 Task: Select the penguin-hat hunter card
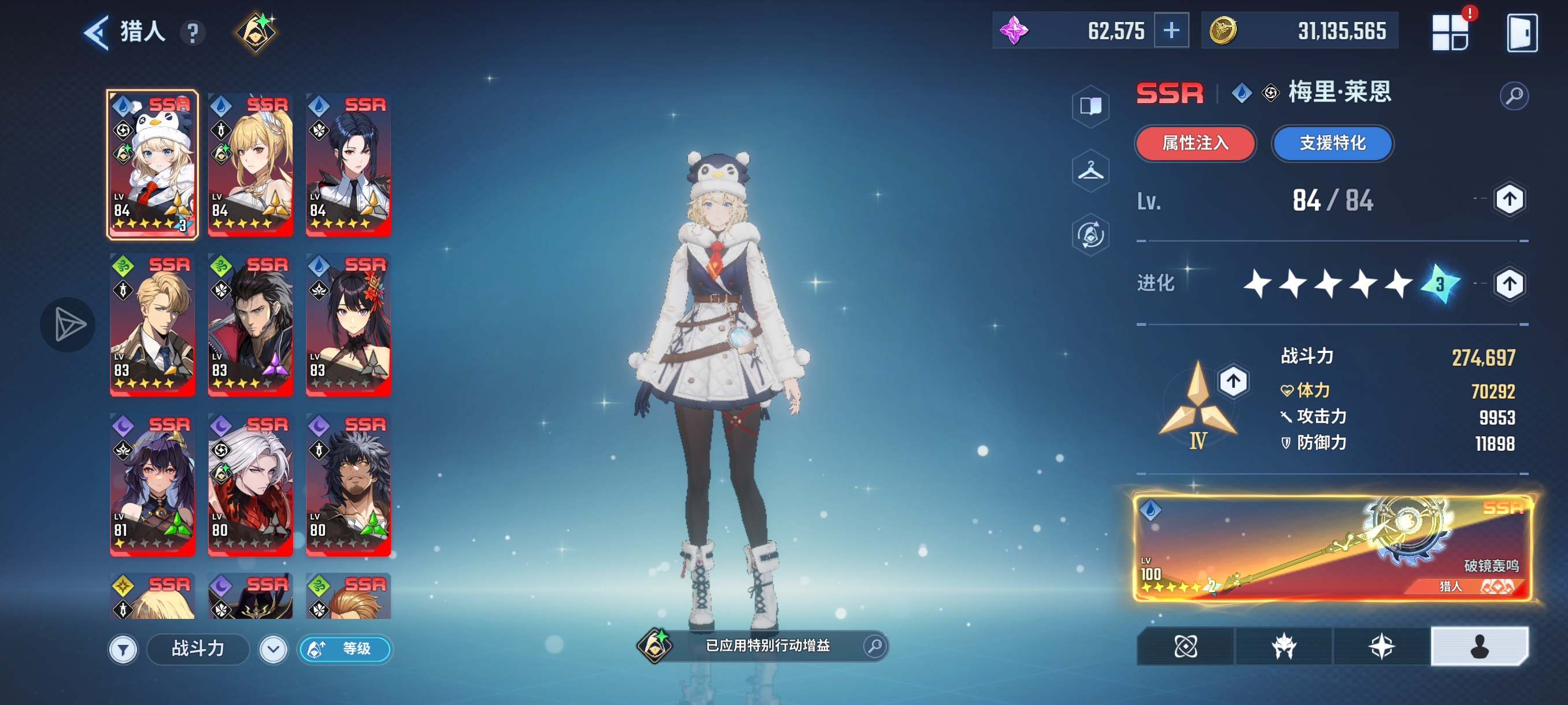[x=153, y=164]
